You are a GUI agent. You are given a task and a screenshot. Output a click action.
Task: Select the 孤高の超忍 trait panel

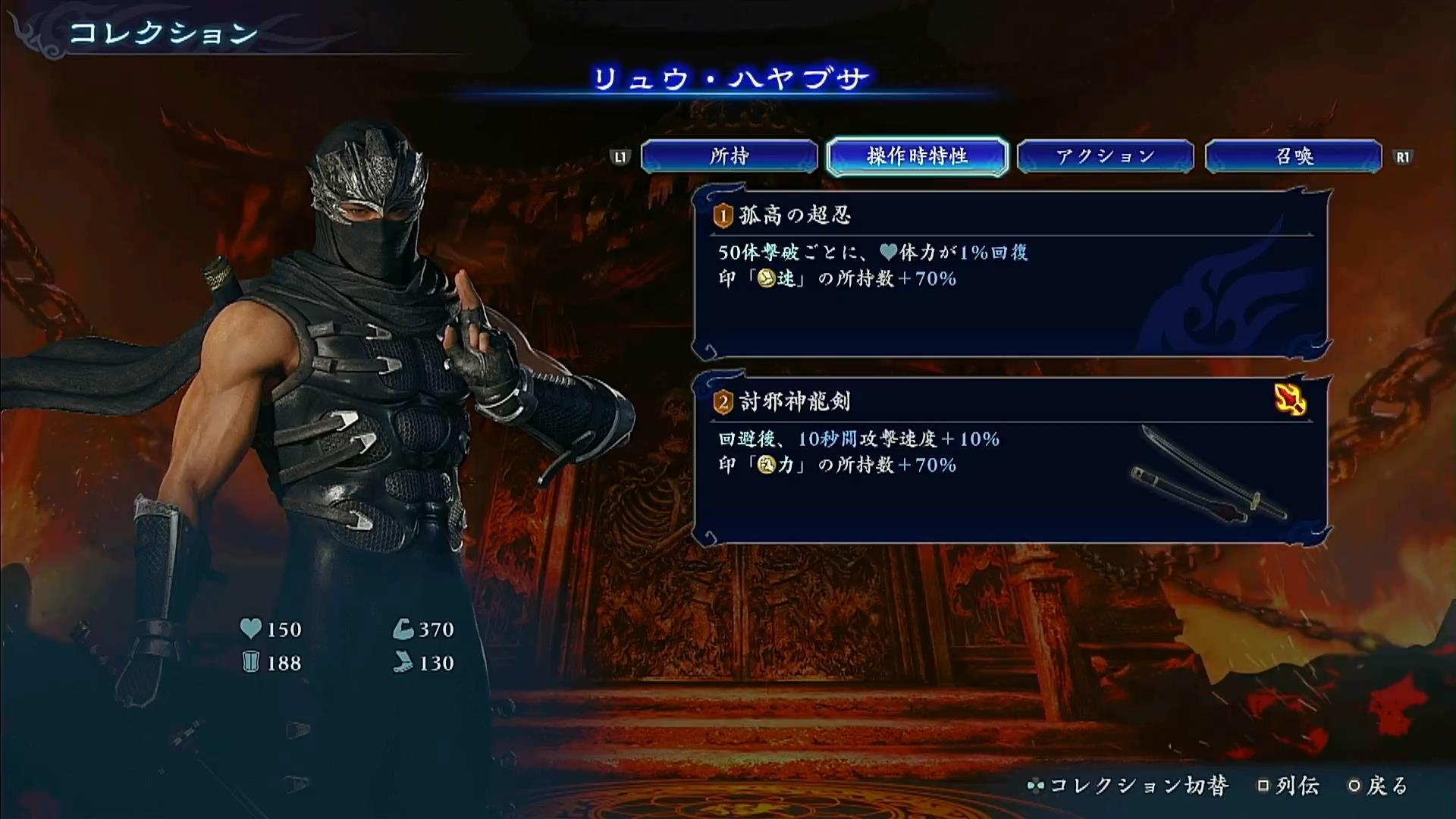[x=1011, y=275]
